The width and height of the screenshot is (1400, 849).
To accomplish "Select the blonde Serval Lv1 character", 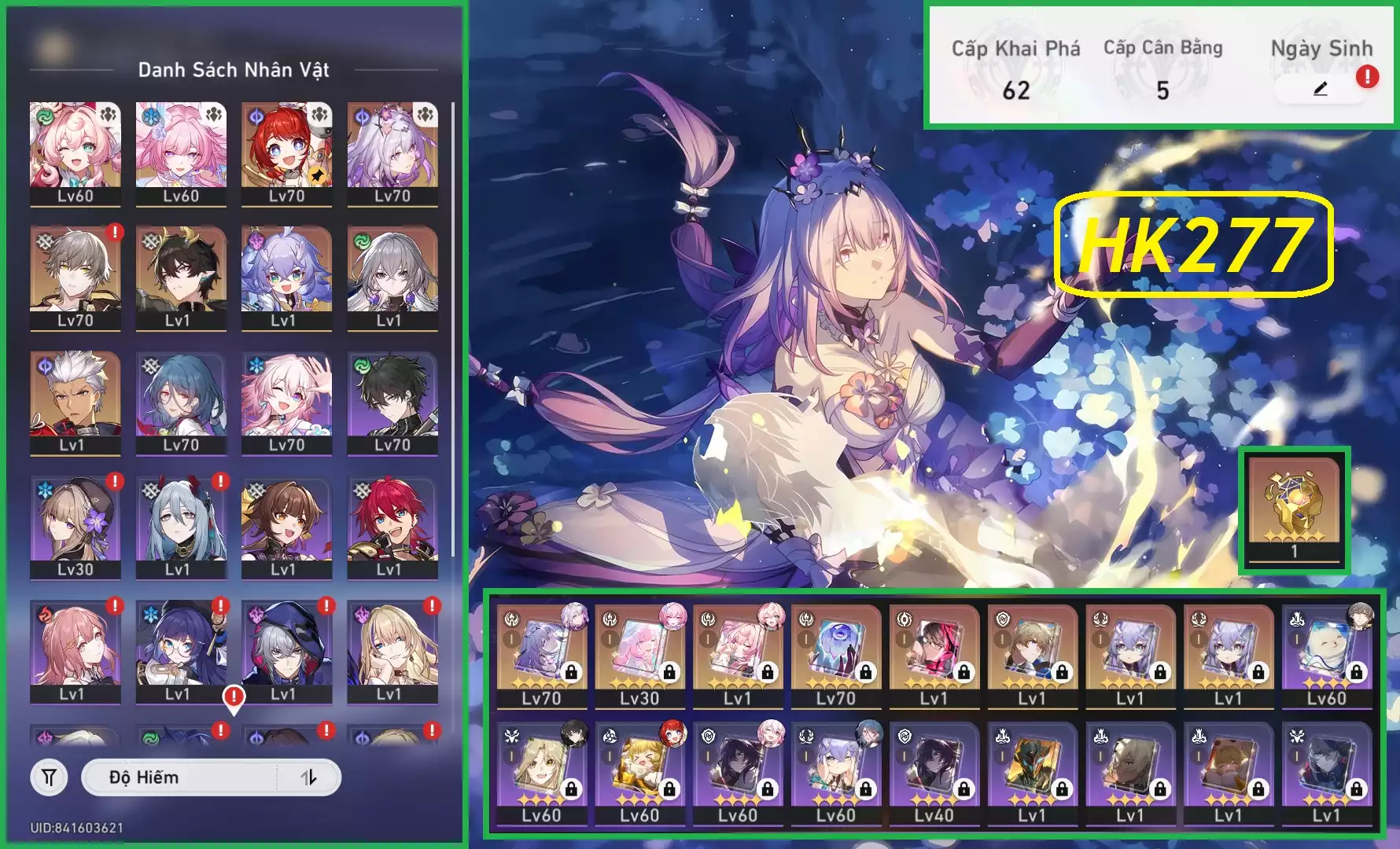I will 392,650.
